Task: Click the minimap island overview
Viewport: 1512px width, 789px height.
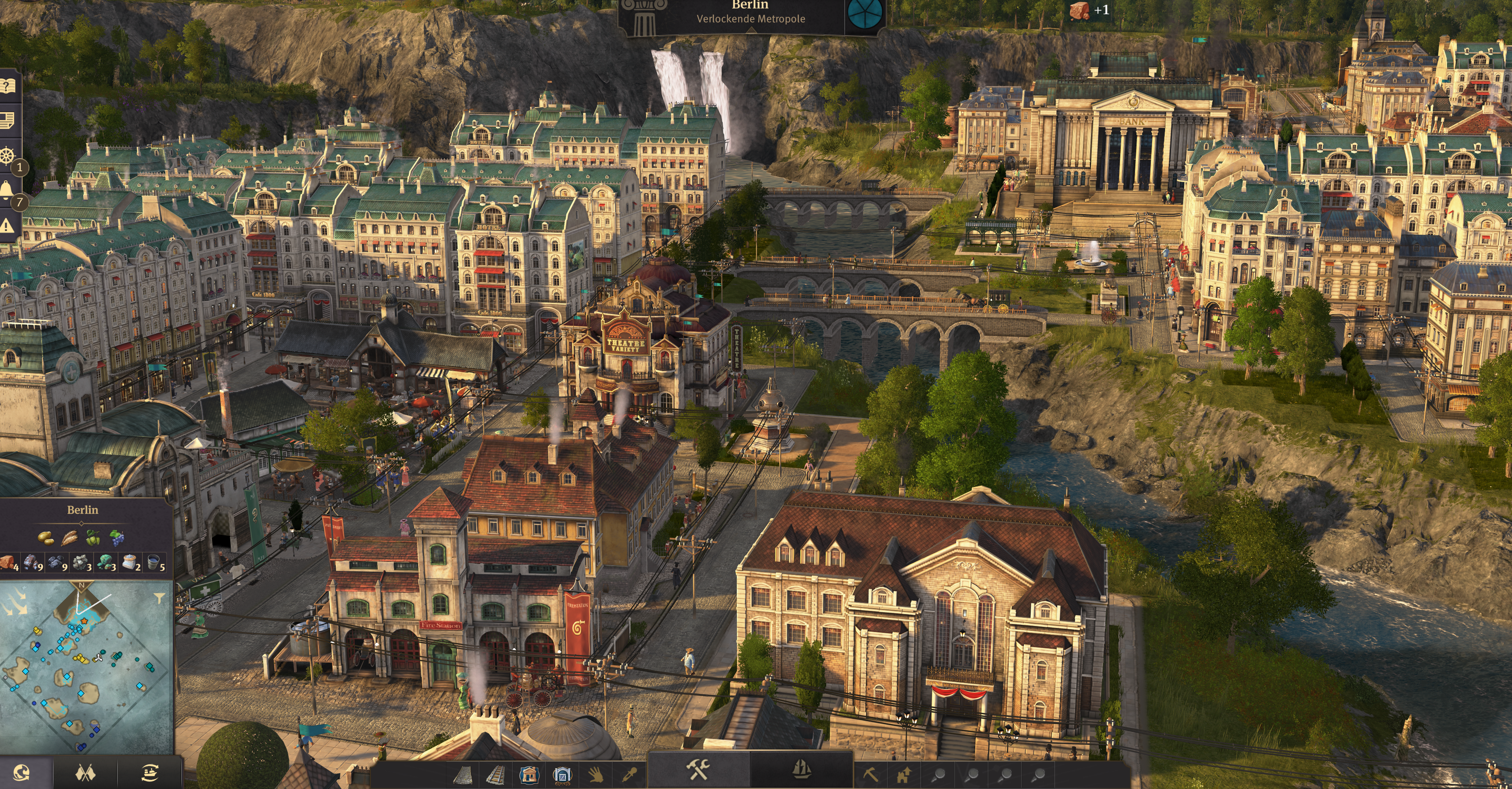Action: coord(82,669)
